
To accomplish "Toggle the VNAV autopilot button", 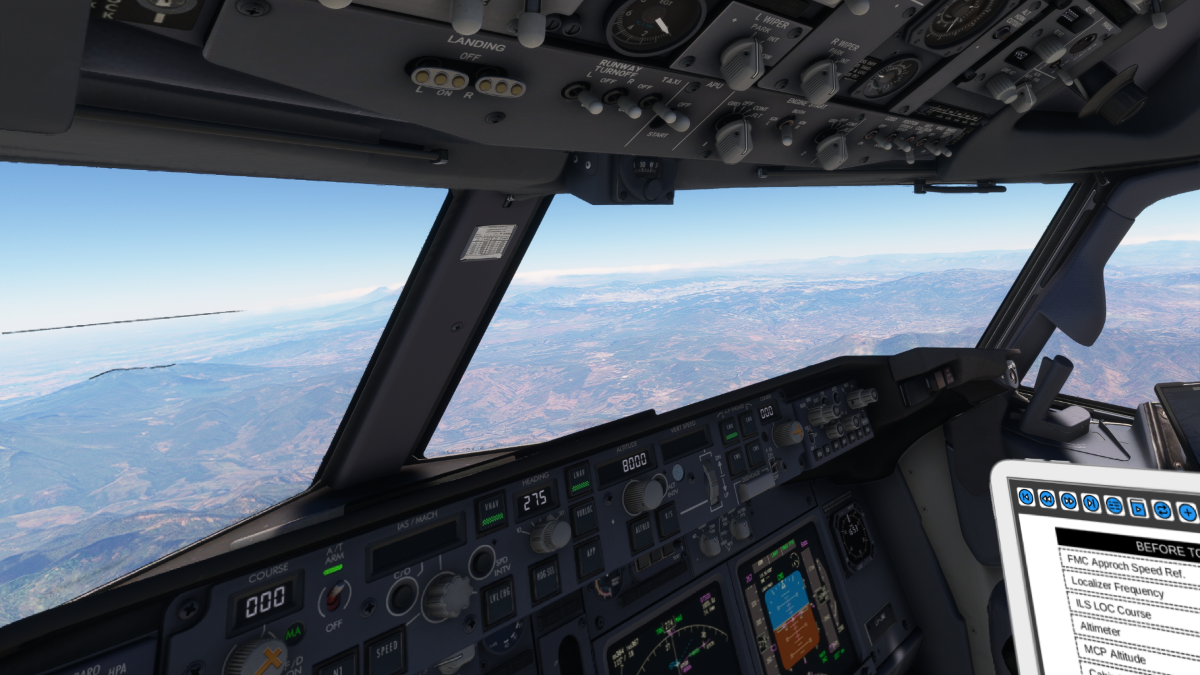I will coord(491,511).
